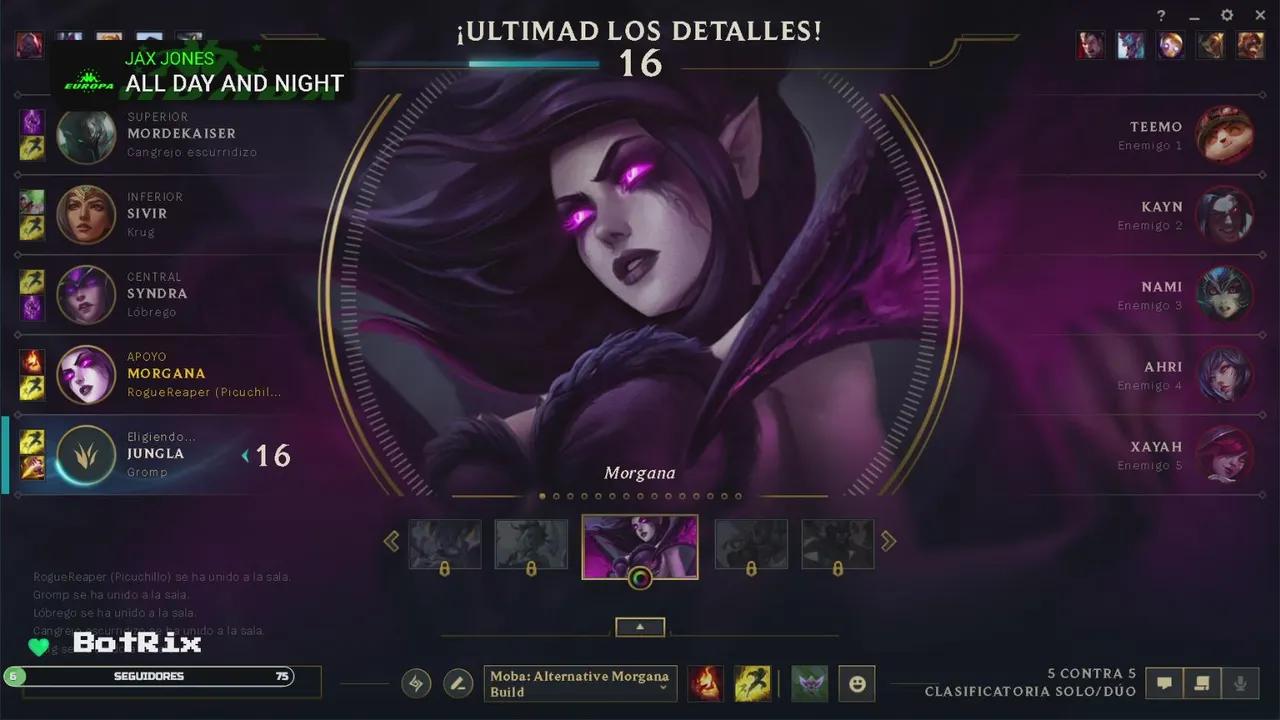
Task: Open the rune page dropdown Moba: Alternative Morgana Build
Action: (x=580, y=683)
